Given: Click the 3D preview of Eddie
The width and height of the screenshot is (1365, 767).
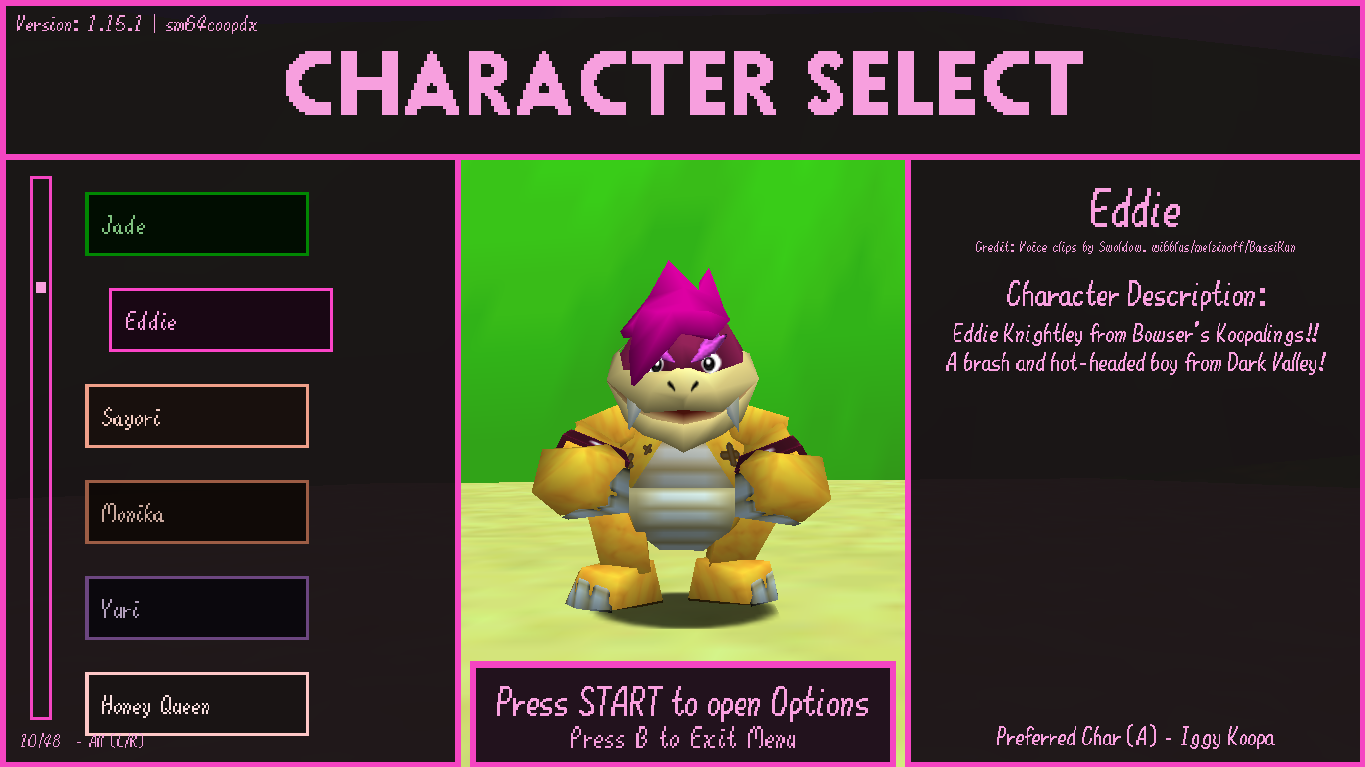Looking at the screenshot, I should point(683,430).
